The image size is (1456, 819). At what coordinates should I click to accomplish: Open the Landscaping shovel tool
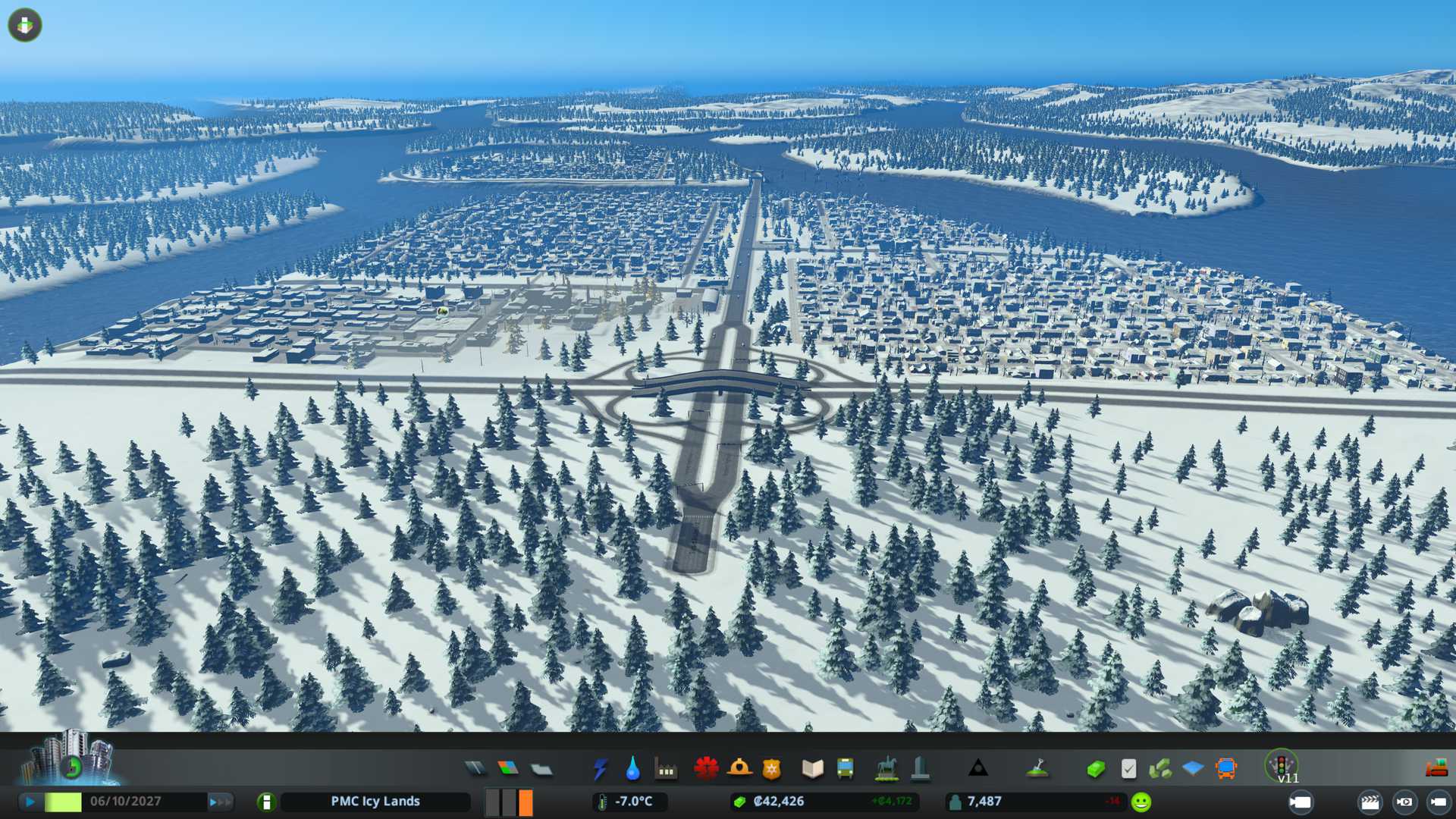click(x=1037, y=769)
